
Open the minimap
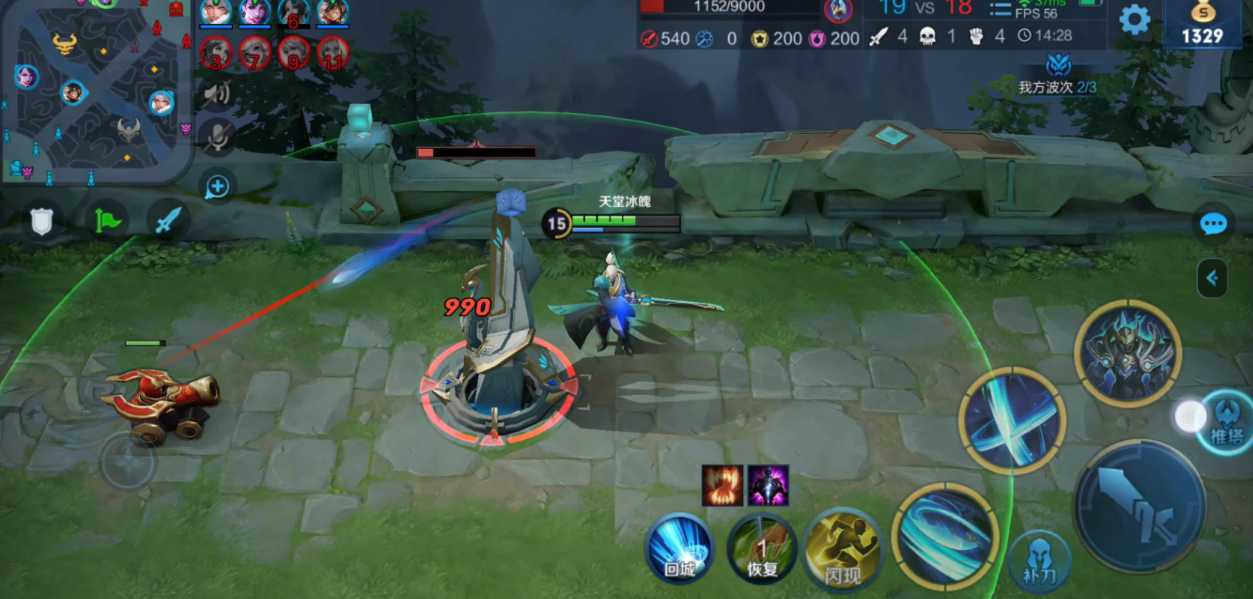95,92
